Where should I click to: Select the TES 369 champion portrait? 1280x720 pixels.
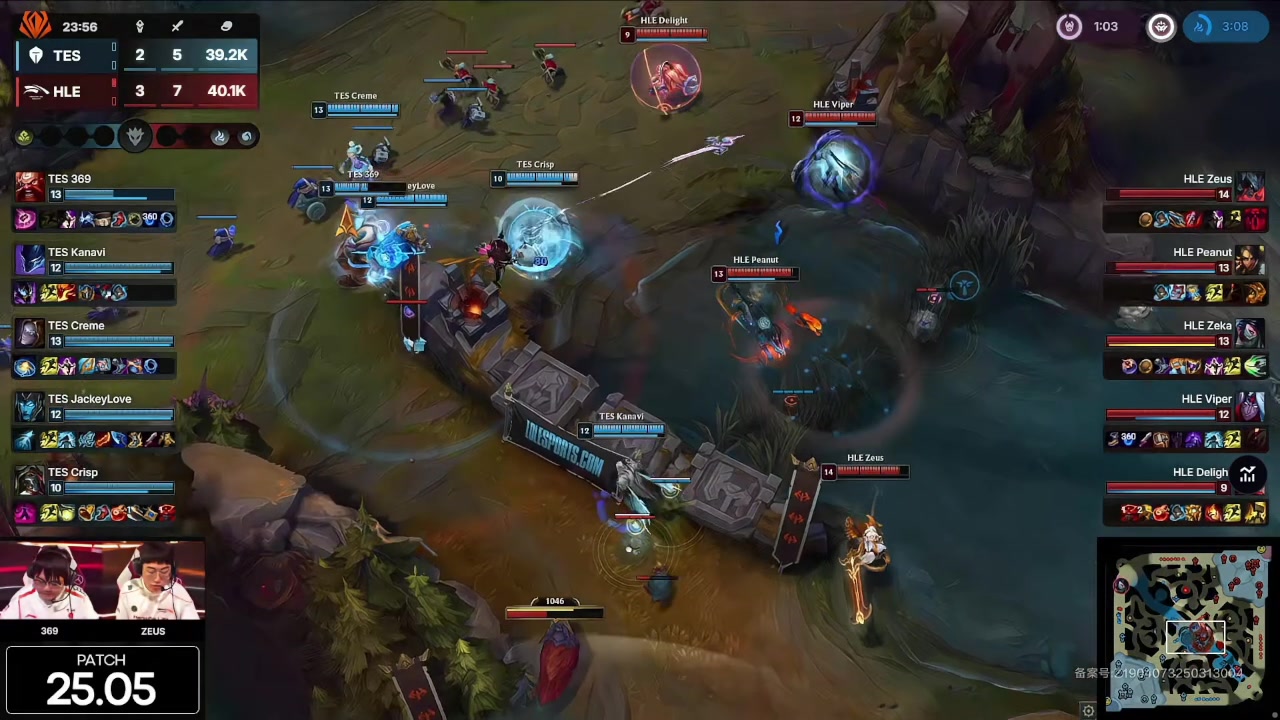[x=29, y=187]
